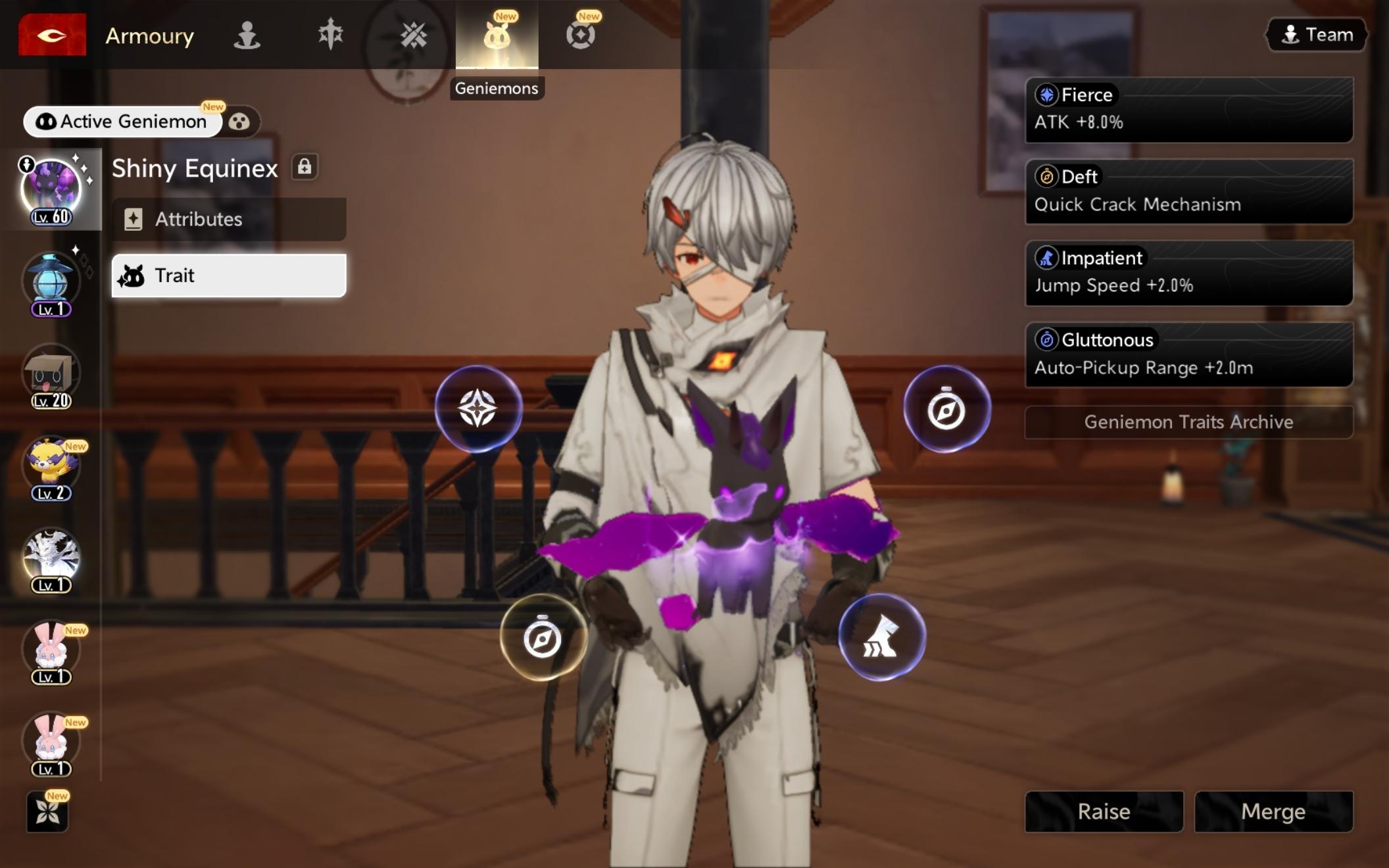Viewport: 1389px width, 868px height.
Task: Open the Merge screen
Action: [1273, 811]
